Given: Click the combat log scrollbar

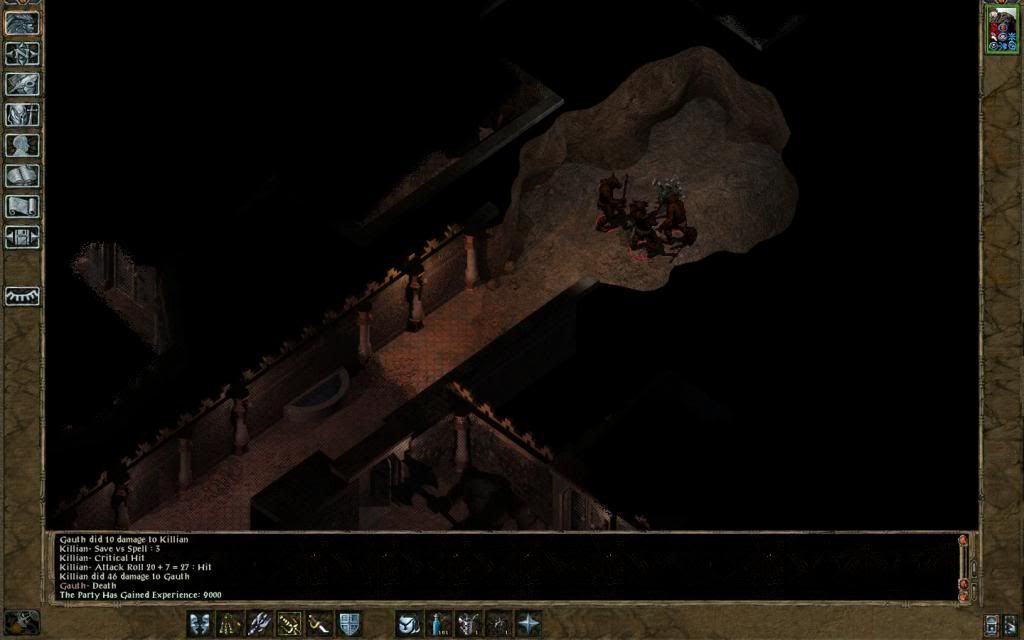Looking at the screenshot, I should 963,567.
